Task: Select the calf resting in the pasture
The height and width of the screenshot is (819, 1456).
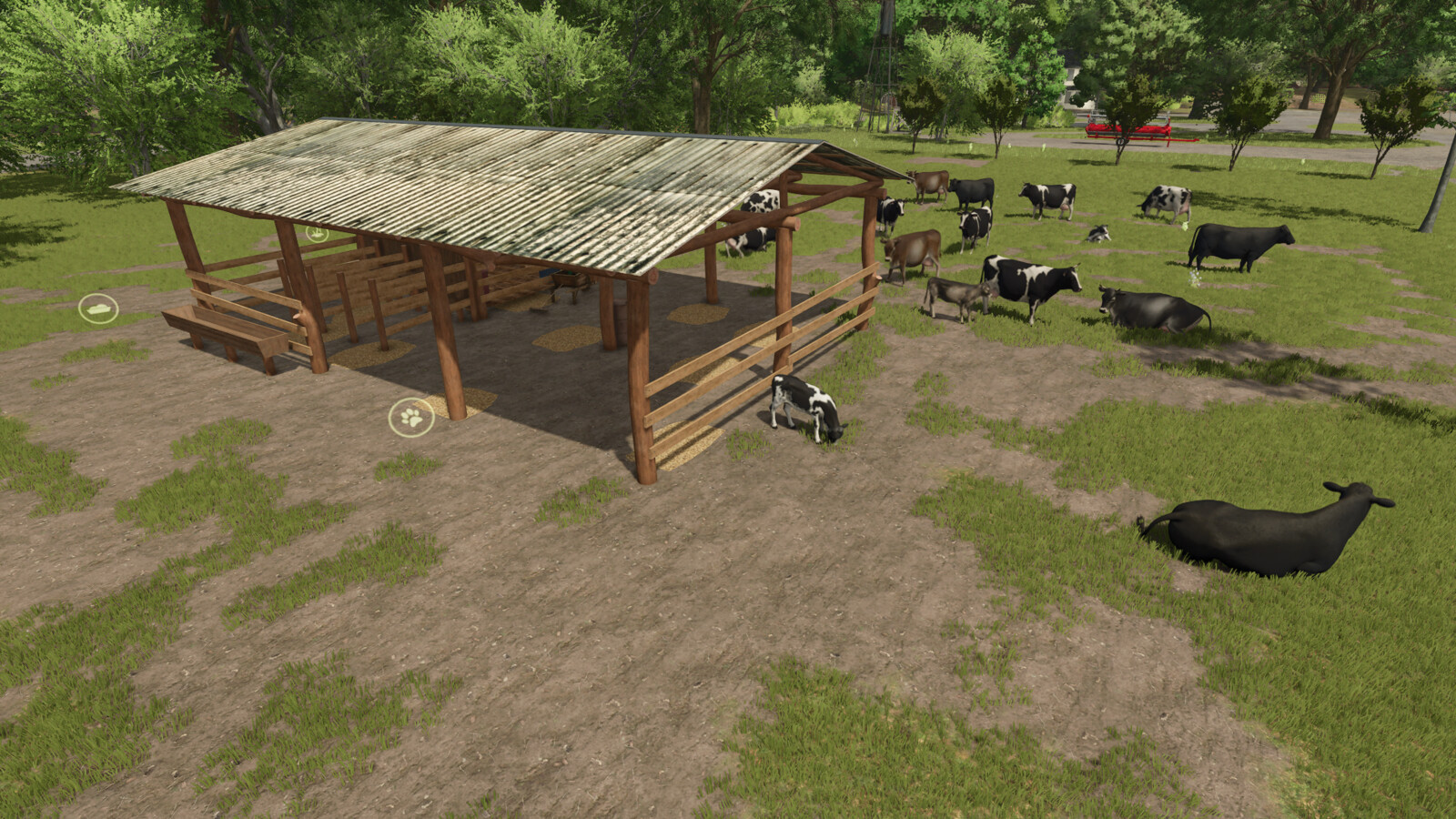Action: pos(1099,233)
